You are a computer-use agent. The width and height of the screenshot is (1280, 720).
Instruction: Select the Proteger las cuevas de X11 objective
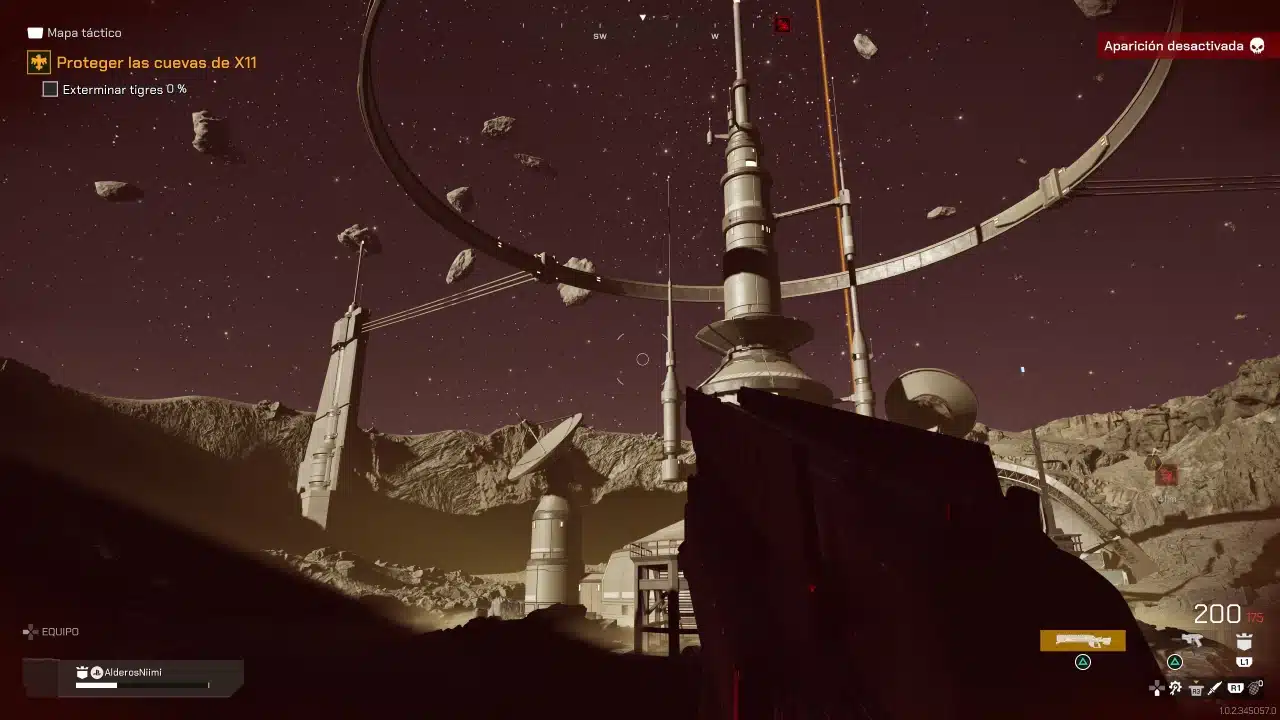pyautogui.click(x=156, y=63)
